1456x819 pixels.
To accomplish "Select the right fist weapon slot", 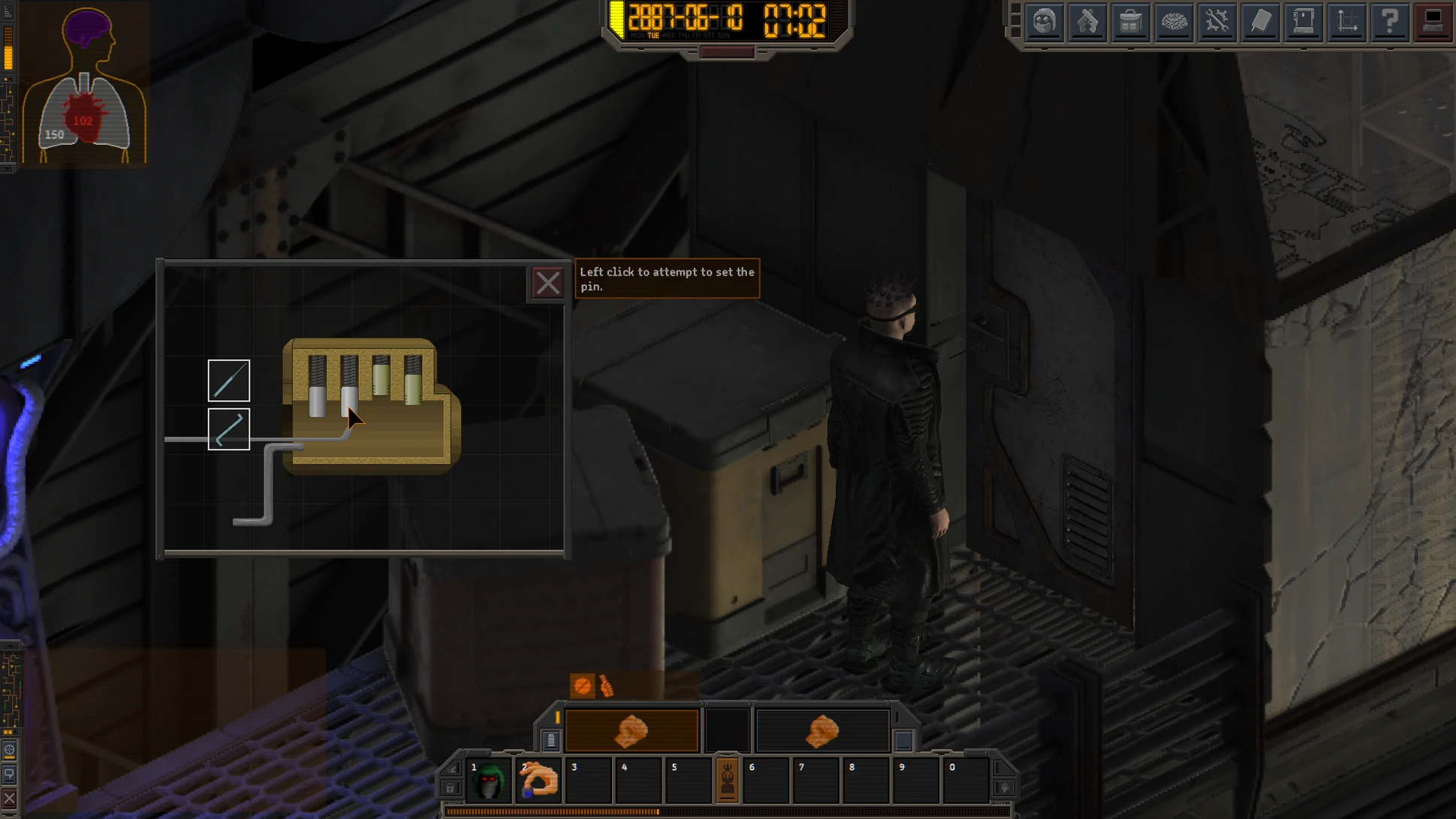I will [821, 730].
